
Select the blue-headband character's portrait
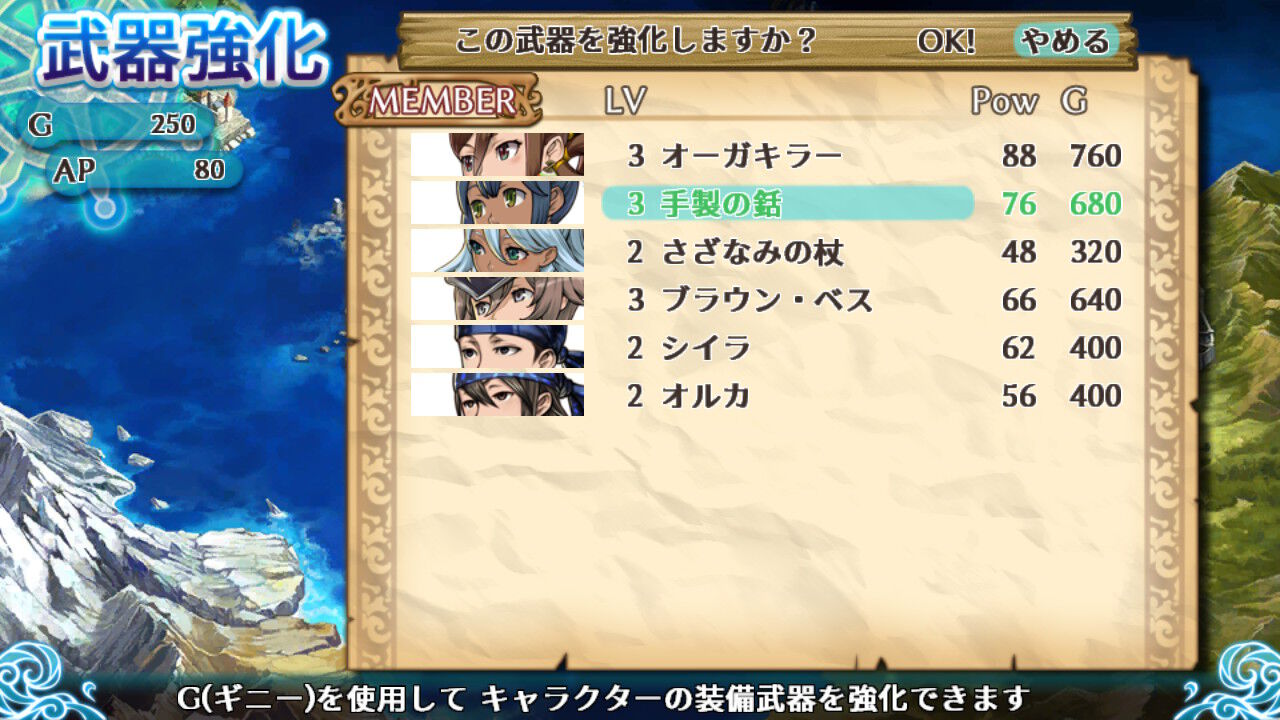pos(497,347)
